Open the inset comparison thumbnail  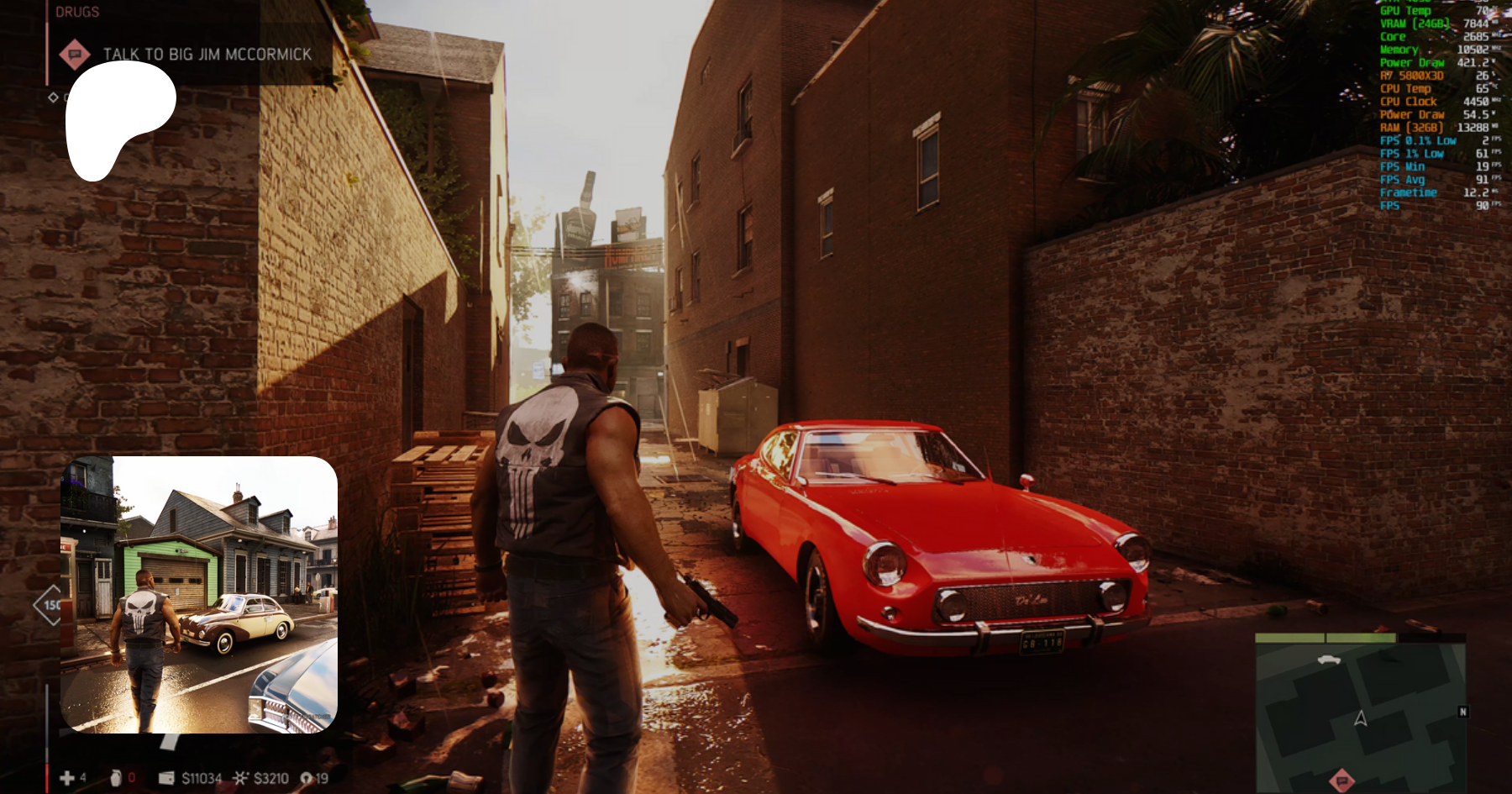(x=199, y=595)
